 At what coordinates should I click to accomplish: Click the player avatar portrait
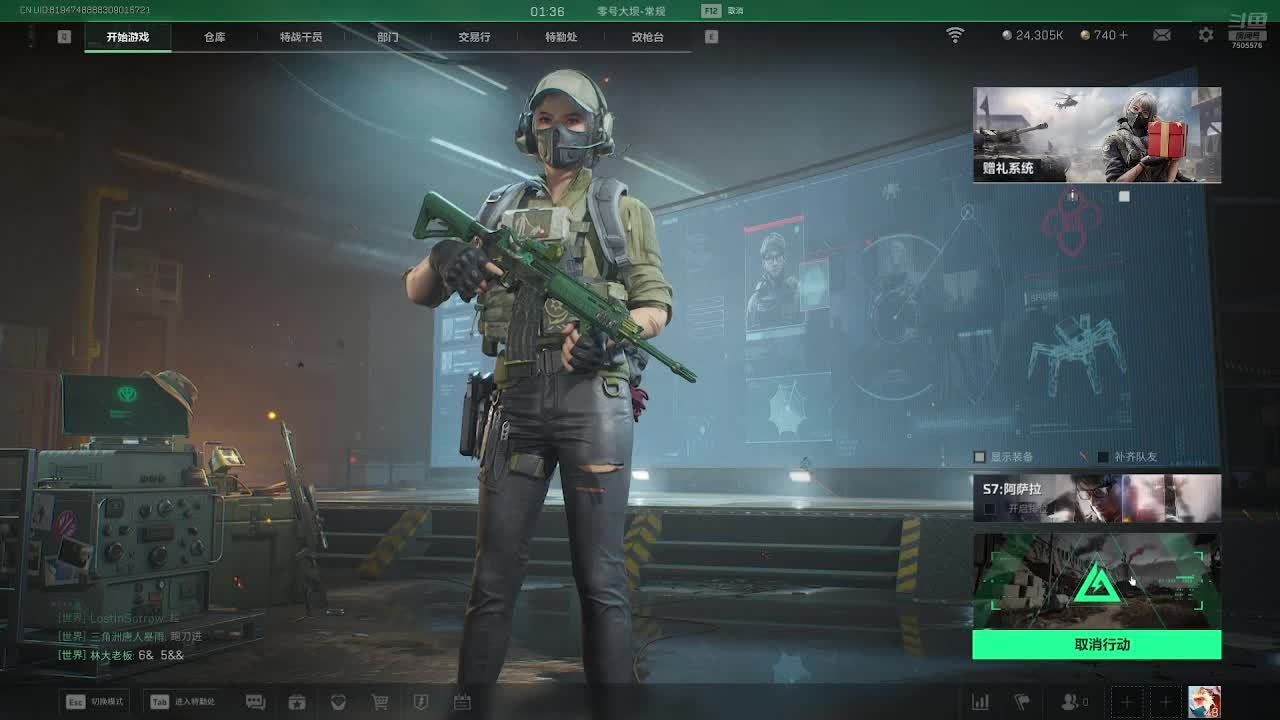[1204, 702]
